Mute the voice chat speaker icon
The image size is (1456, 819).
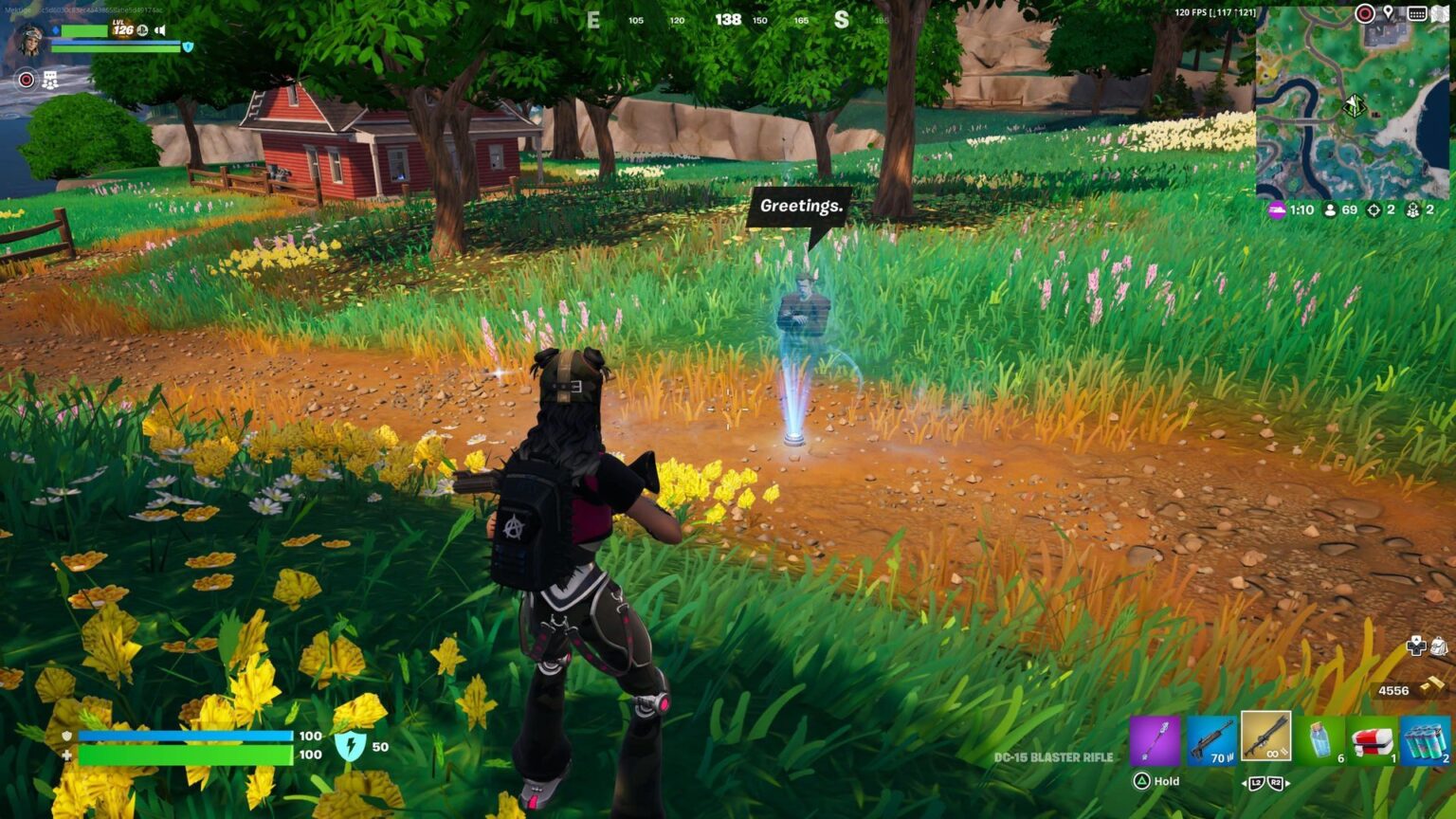tap(159, 30)
